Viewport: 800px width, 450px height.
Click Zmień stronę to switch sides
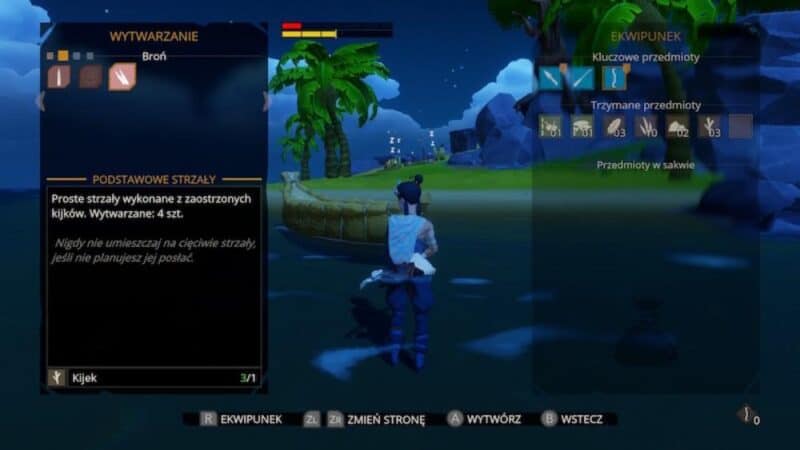[376, 419]
